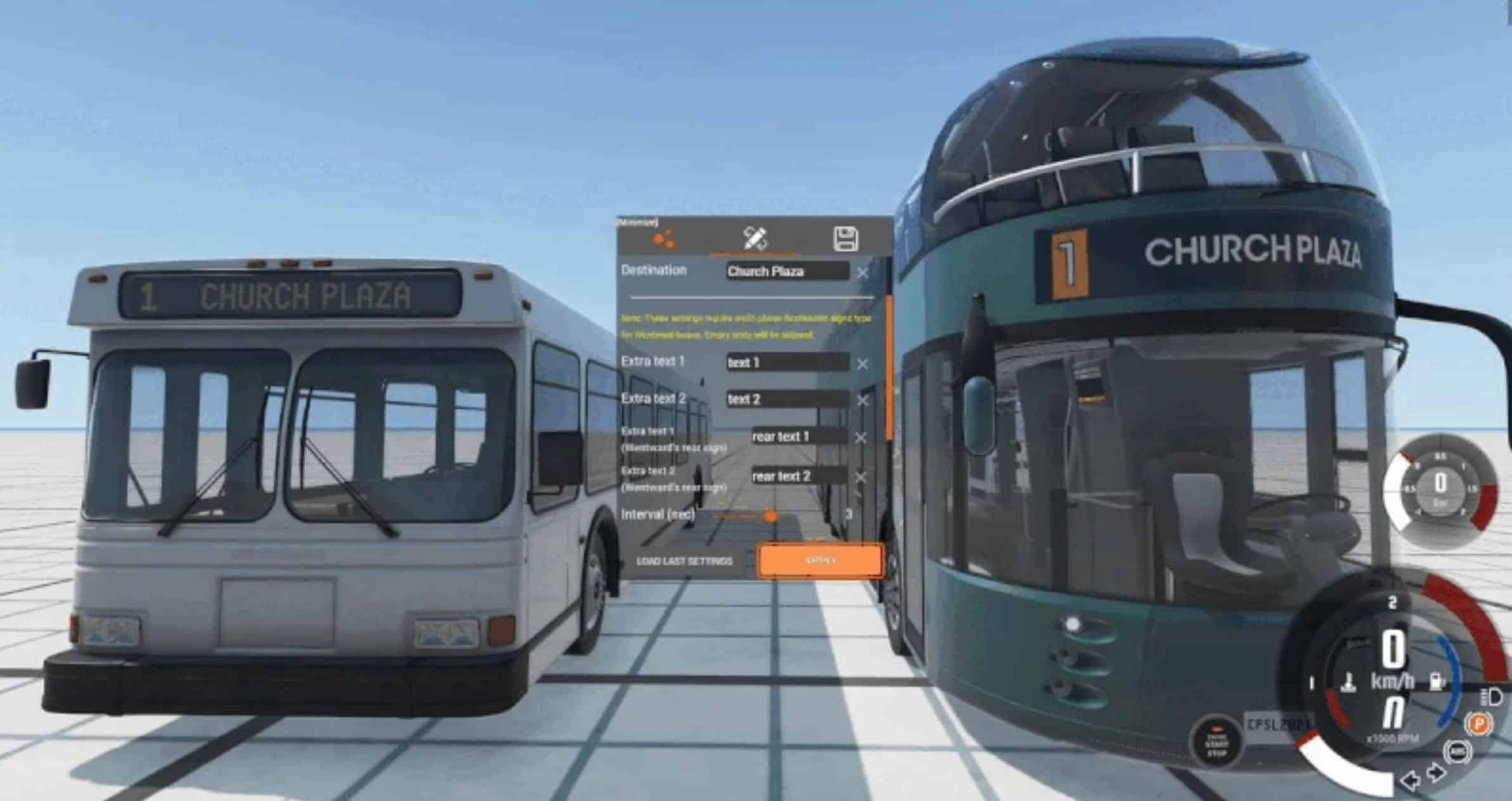Clear the "text 1" field with its X
The height and width of the screenshot is (801, 1512).
[862, 364]
